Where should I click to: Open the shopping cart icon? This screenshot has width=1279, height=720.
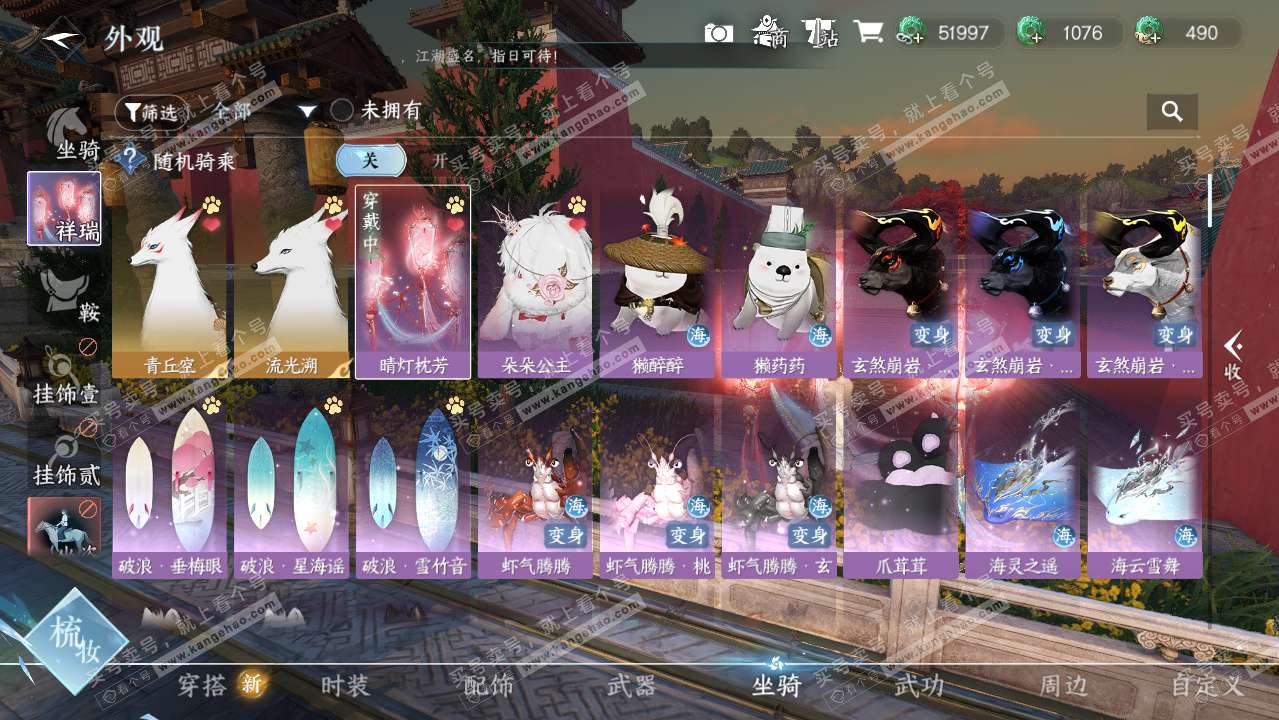[x=868, y=33]
